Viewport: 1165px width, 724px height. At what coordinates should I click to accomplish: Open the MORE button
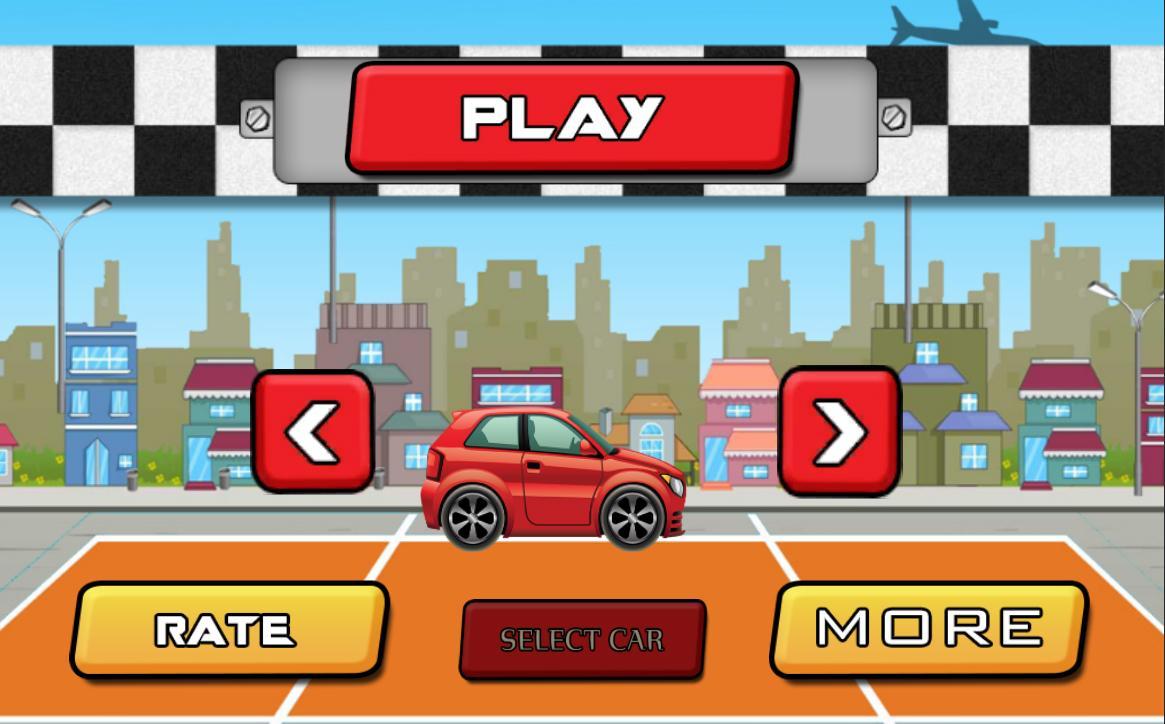[x=928, y=628]
